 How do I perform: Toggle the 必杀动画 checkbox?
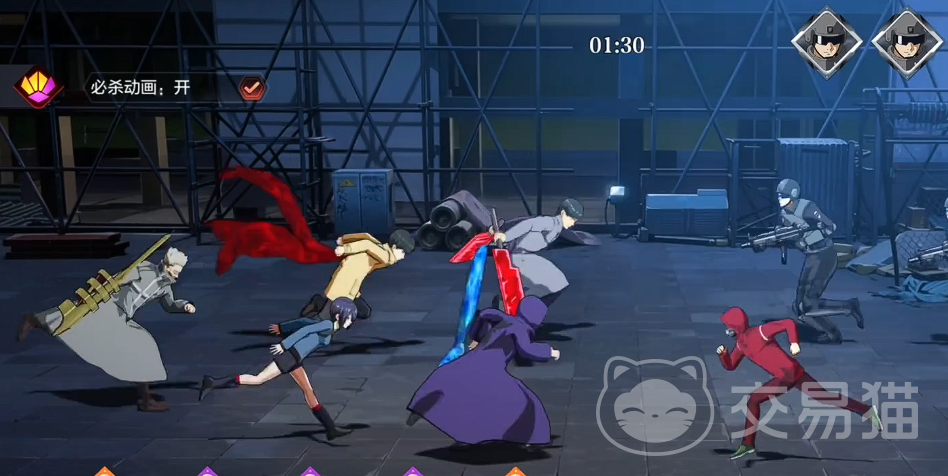pyautogui.click(x=253, y=88)
